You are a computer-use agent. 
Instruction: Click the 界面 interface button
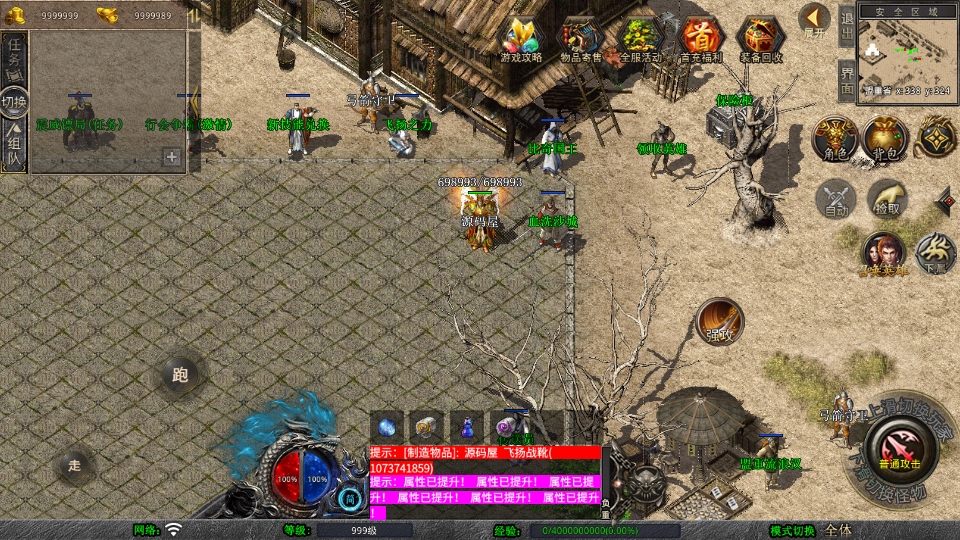point(846,80)
